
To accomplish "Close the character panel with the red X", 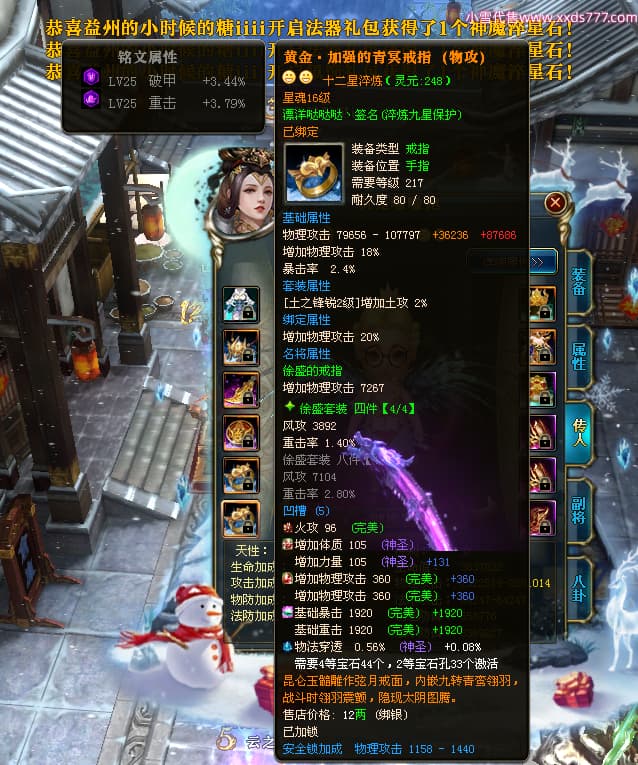I will coord(556,202).
